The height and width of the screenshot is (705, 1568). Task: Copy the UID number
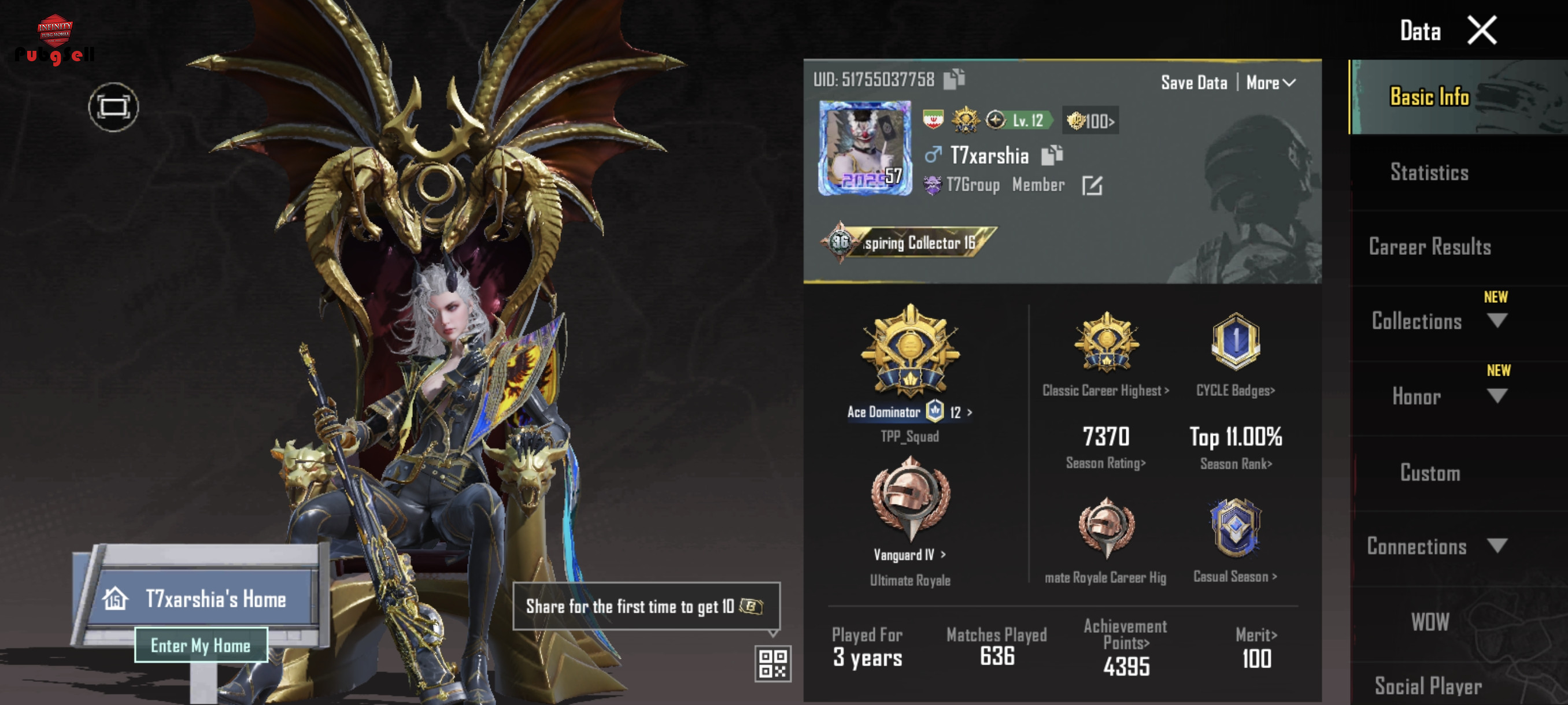pyautogui.click(x=954, y=79)
